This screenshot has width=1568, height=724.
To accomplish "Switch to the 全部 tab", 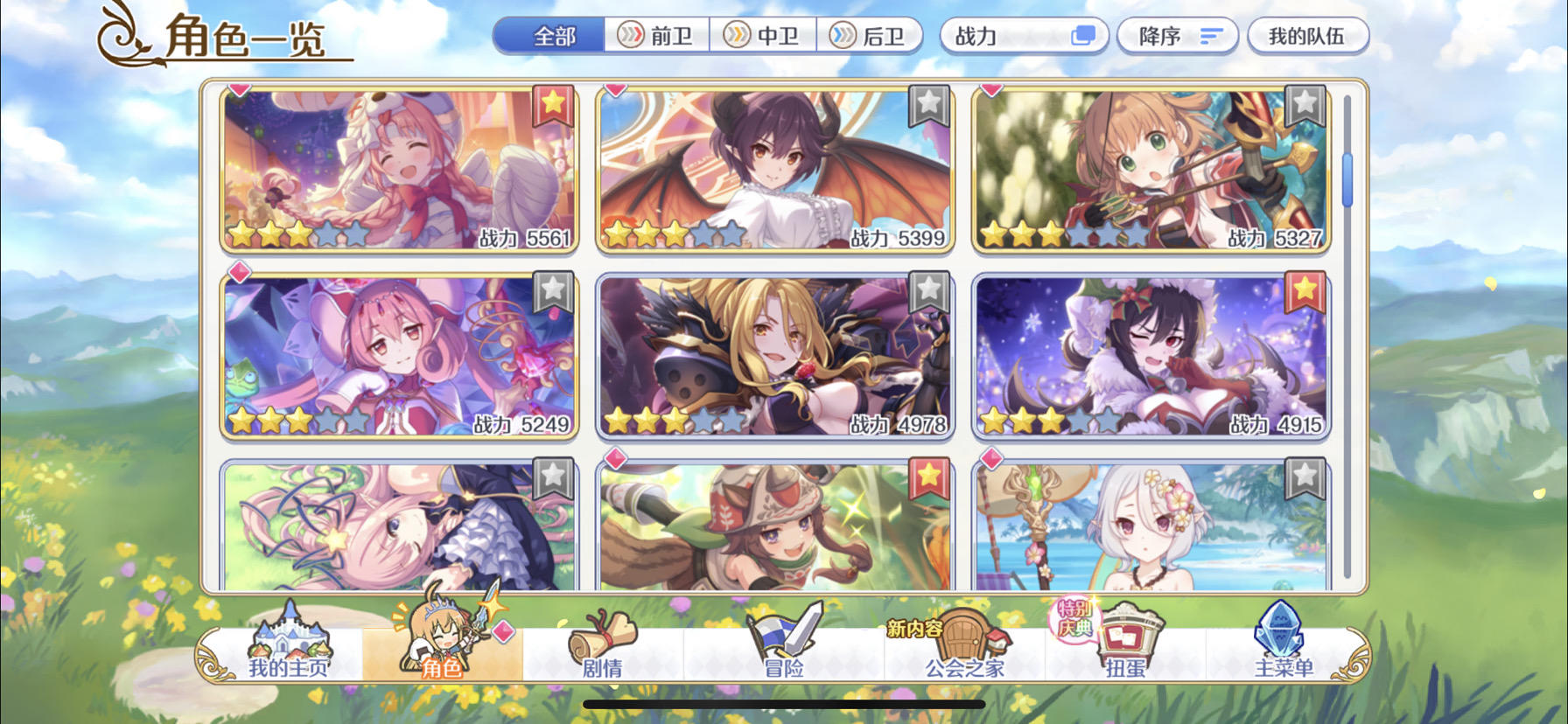I will click(552, 35).
